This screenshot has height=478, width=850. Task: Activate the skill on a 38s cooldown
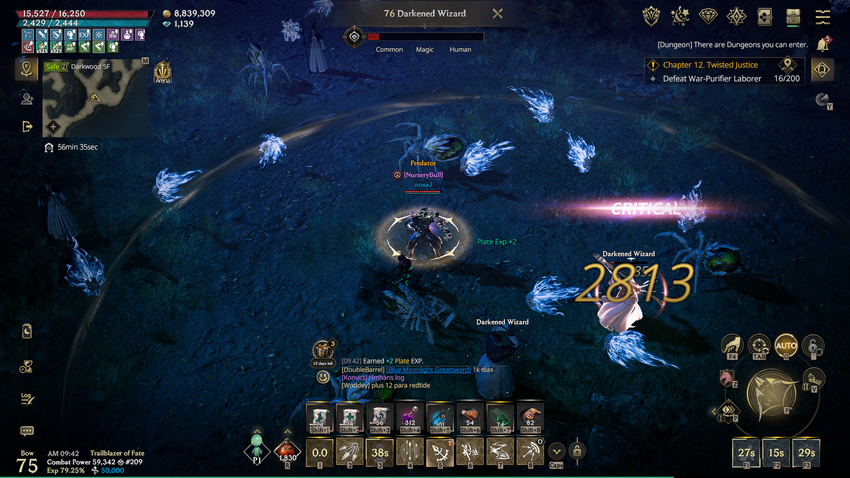click(379, 452)
